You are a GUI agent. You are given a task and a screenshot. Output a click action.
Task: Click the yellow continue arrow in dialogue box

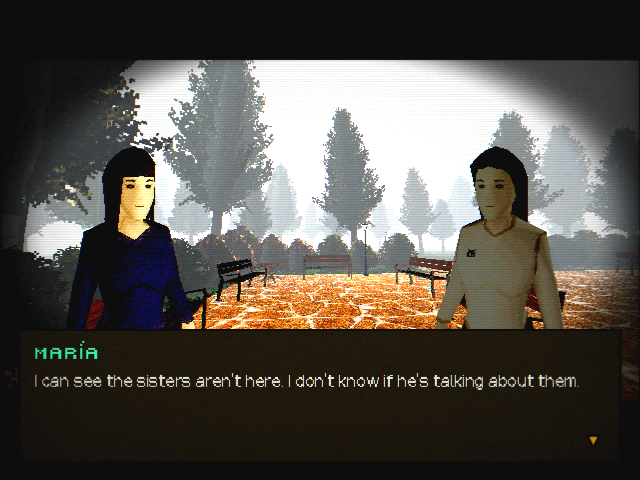click(x=593, y=440)
